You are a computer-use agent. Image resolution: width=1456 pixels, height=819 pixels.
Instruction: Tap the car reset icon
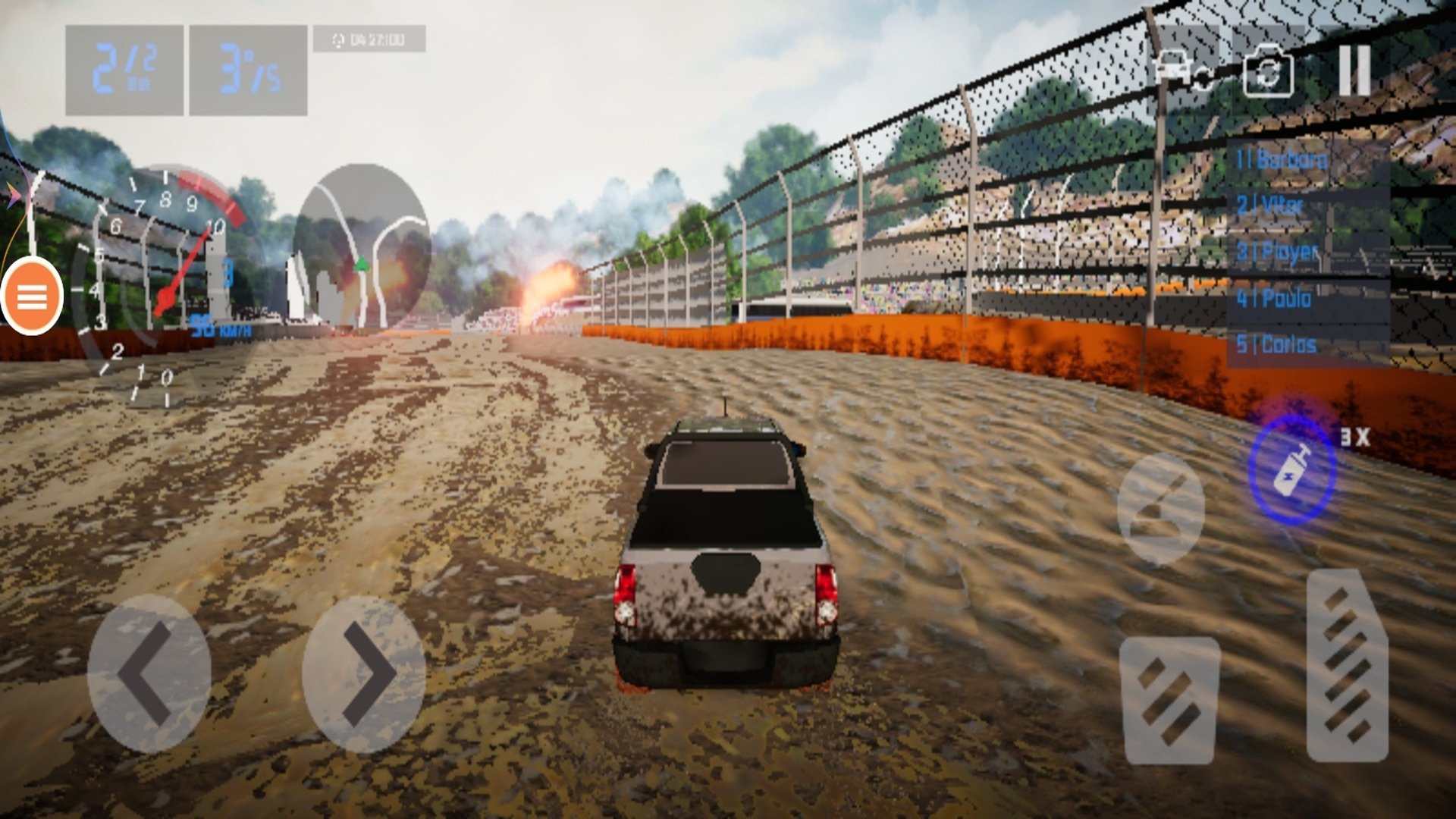coord(1181,70)
